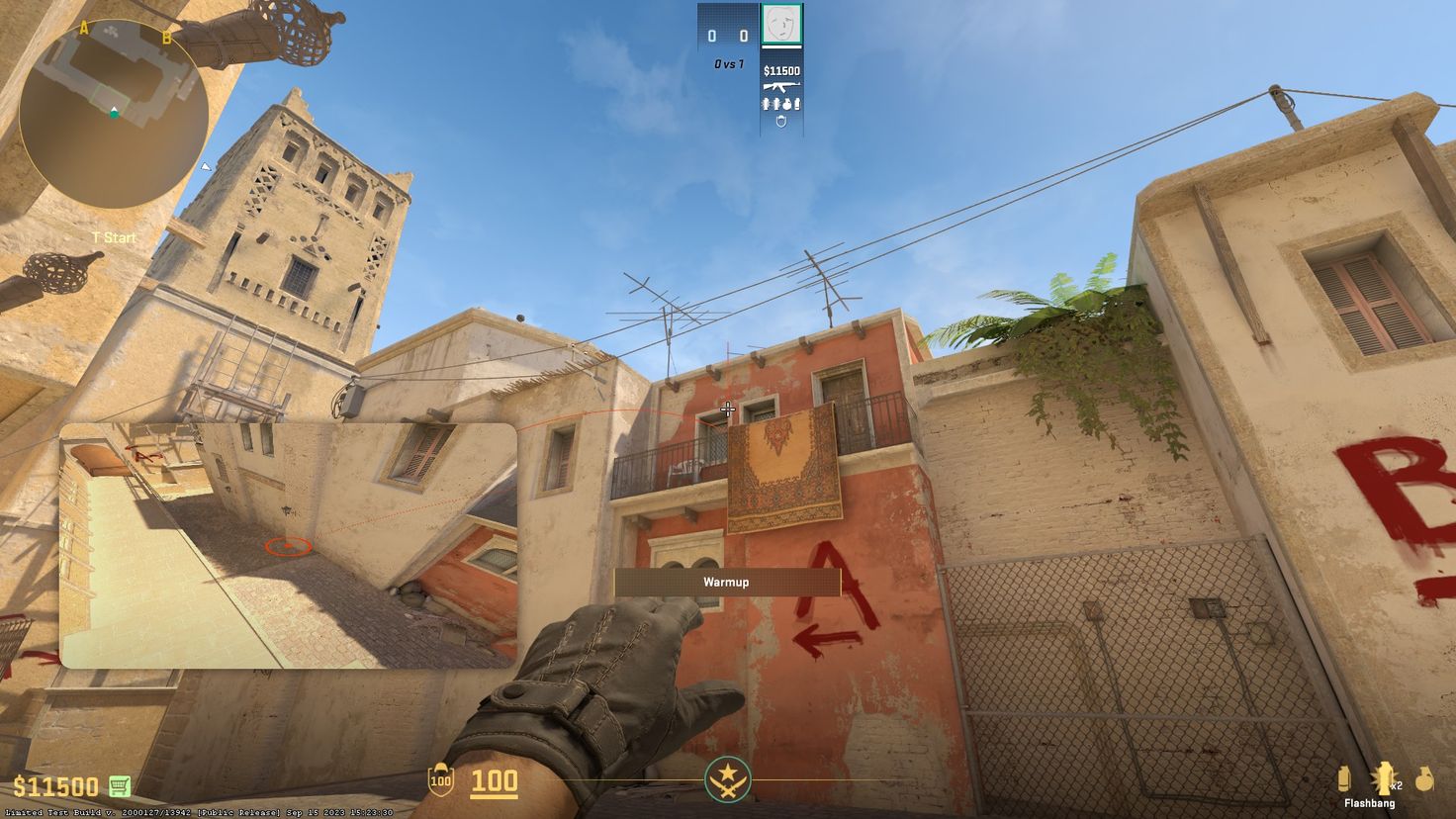Click the 0 vs 1 match score text

pyautogui.click(x=729, y=61)
